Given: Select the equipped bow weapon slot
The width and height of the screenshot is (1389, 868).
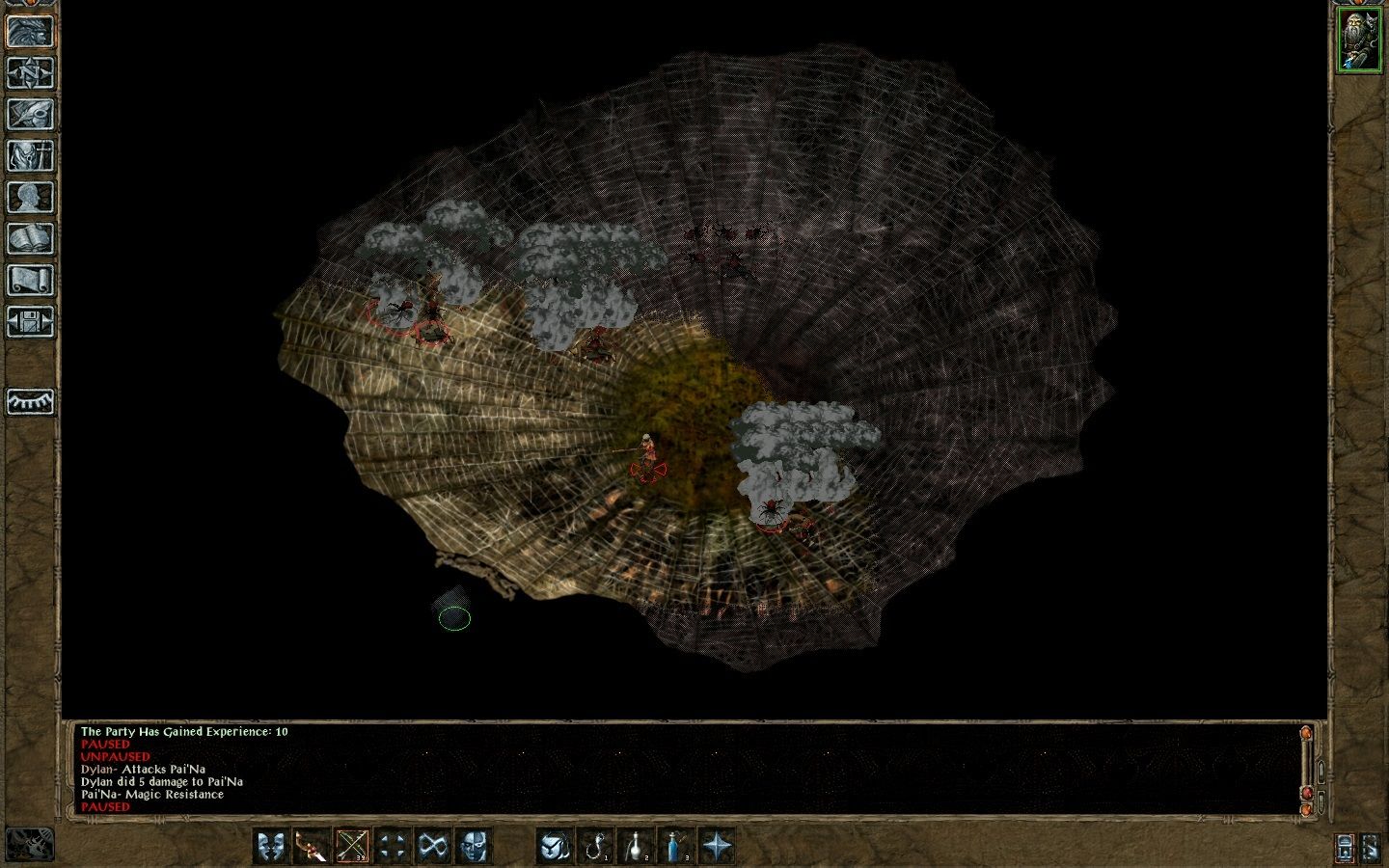Looking at the screenshot, I should (351, 846).
